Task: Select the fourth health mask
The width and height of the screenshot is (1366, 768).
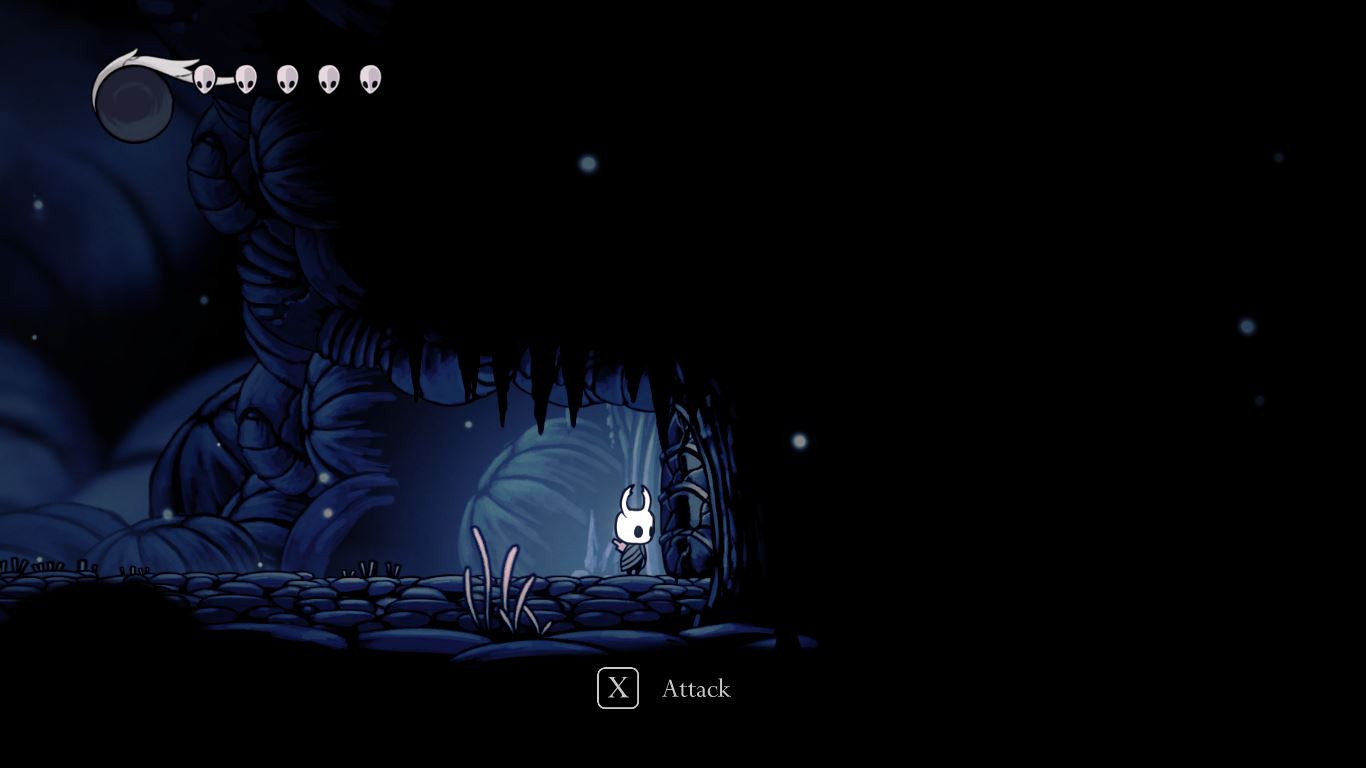Action: (x=328, y=77)
